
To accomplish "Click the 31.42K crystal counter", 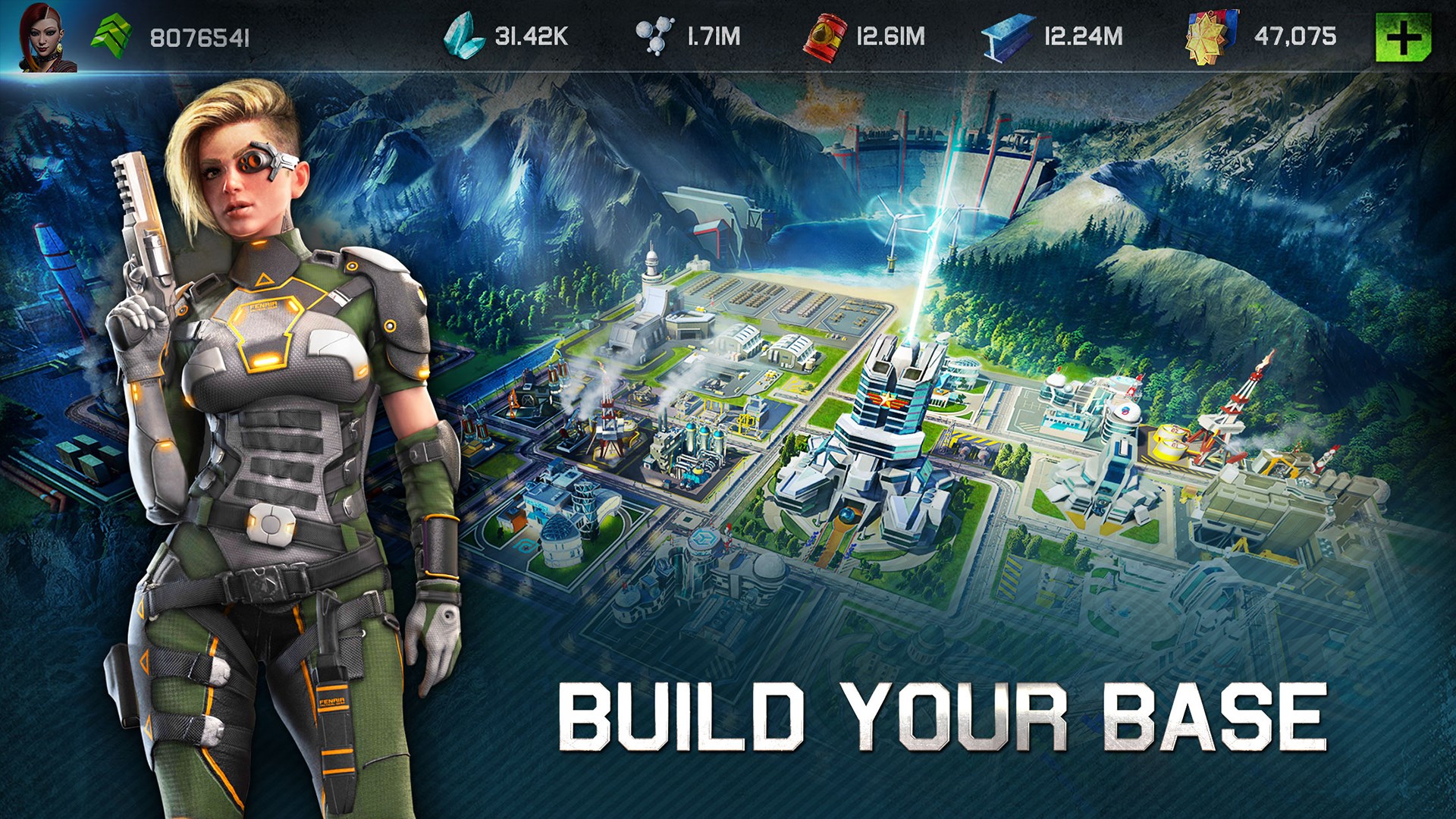I will click(531, 34).
